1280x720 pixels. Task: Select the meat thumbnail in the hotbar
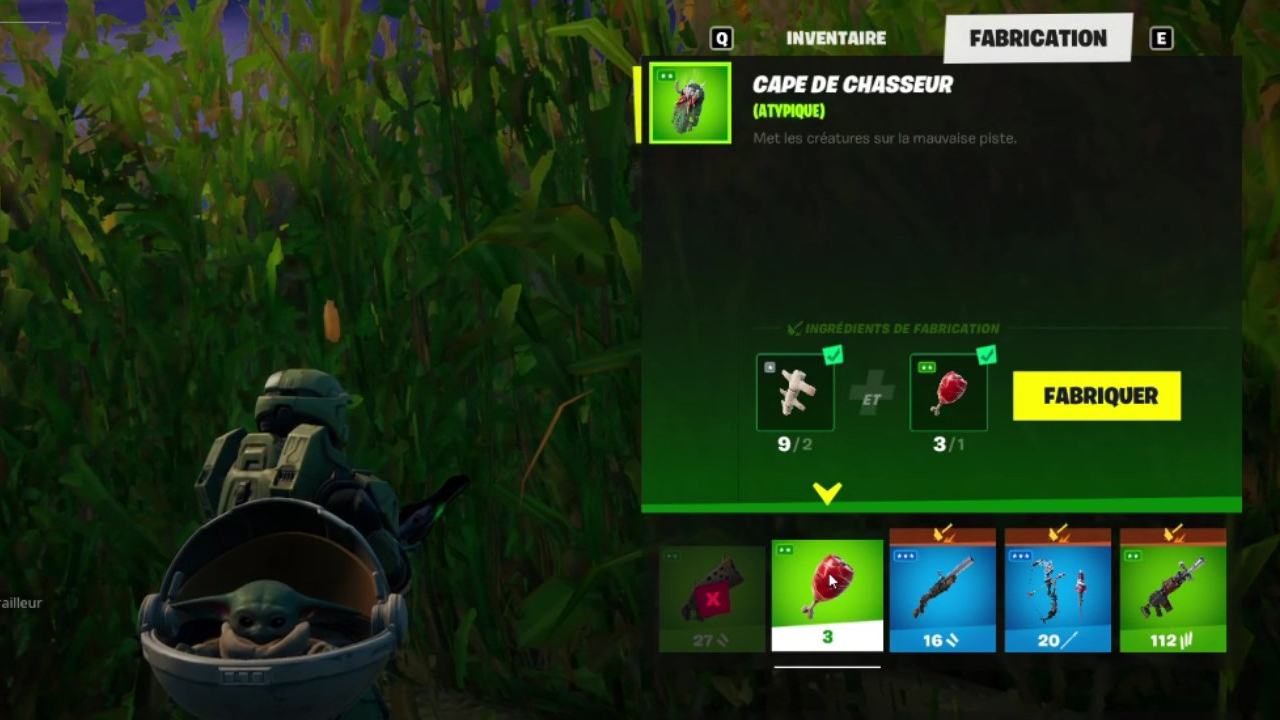[827, 585]
